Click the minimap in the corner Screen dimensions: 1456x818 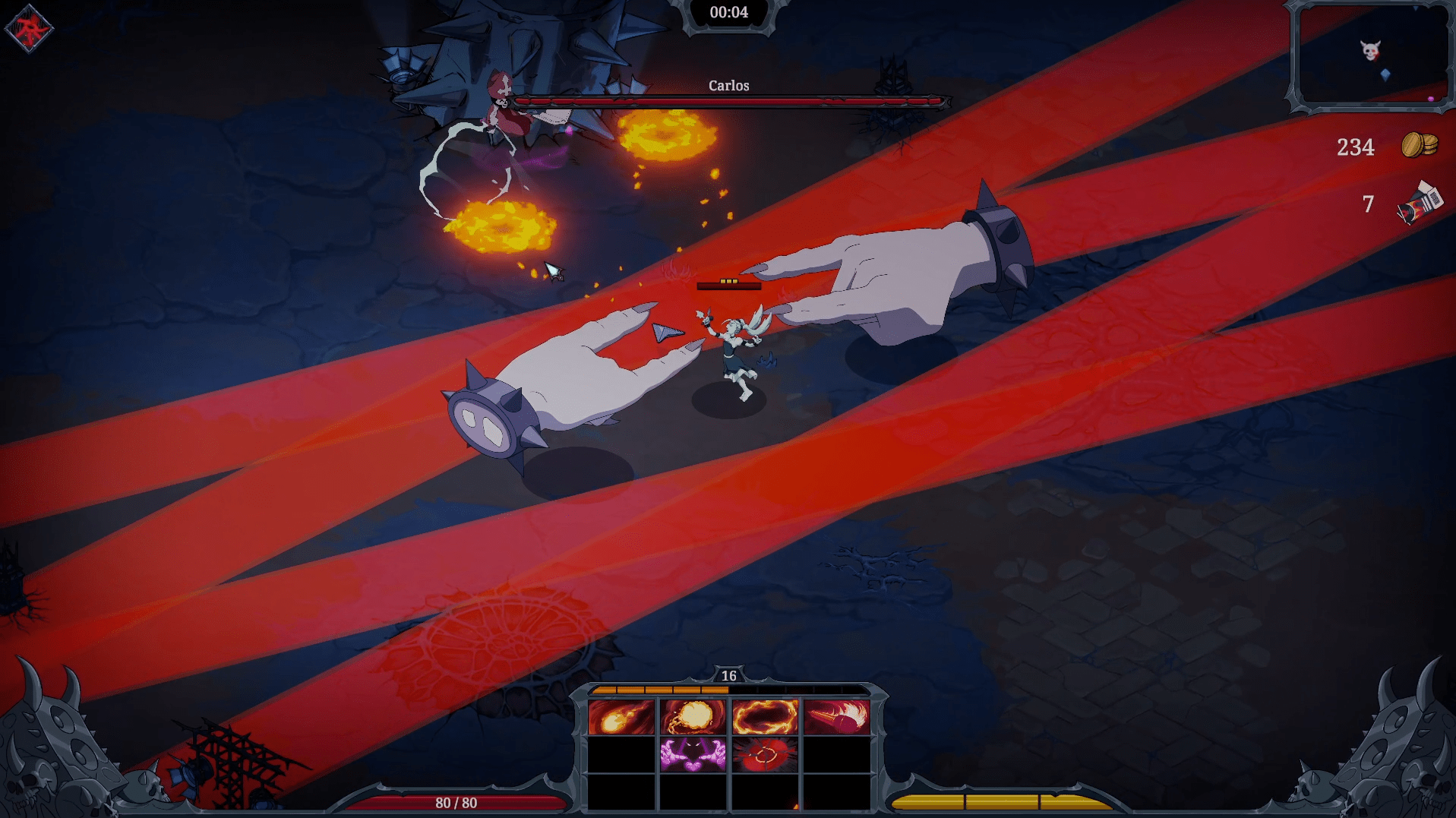1371,55
